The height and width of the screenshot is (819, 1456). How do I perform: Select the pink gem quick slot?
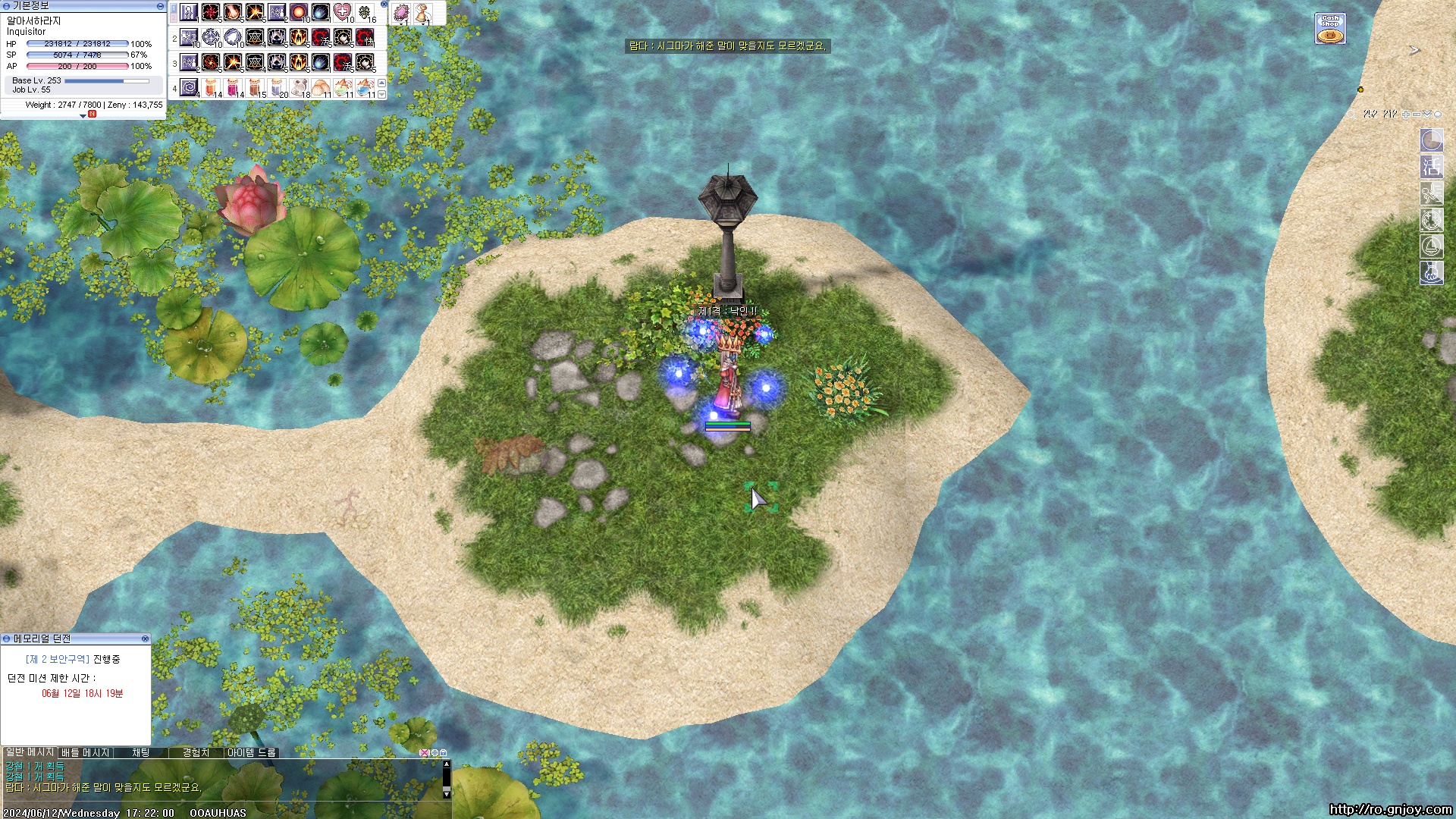401,13
